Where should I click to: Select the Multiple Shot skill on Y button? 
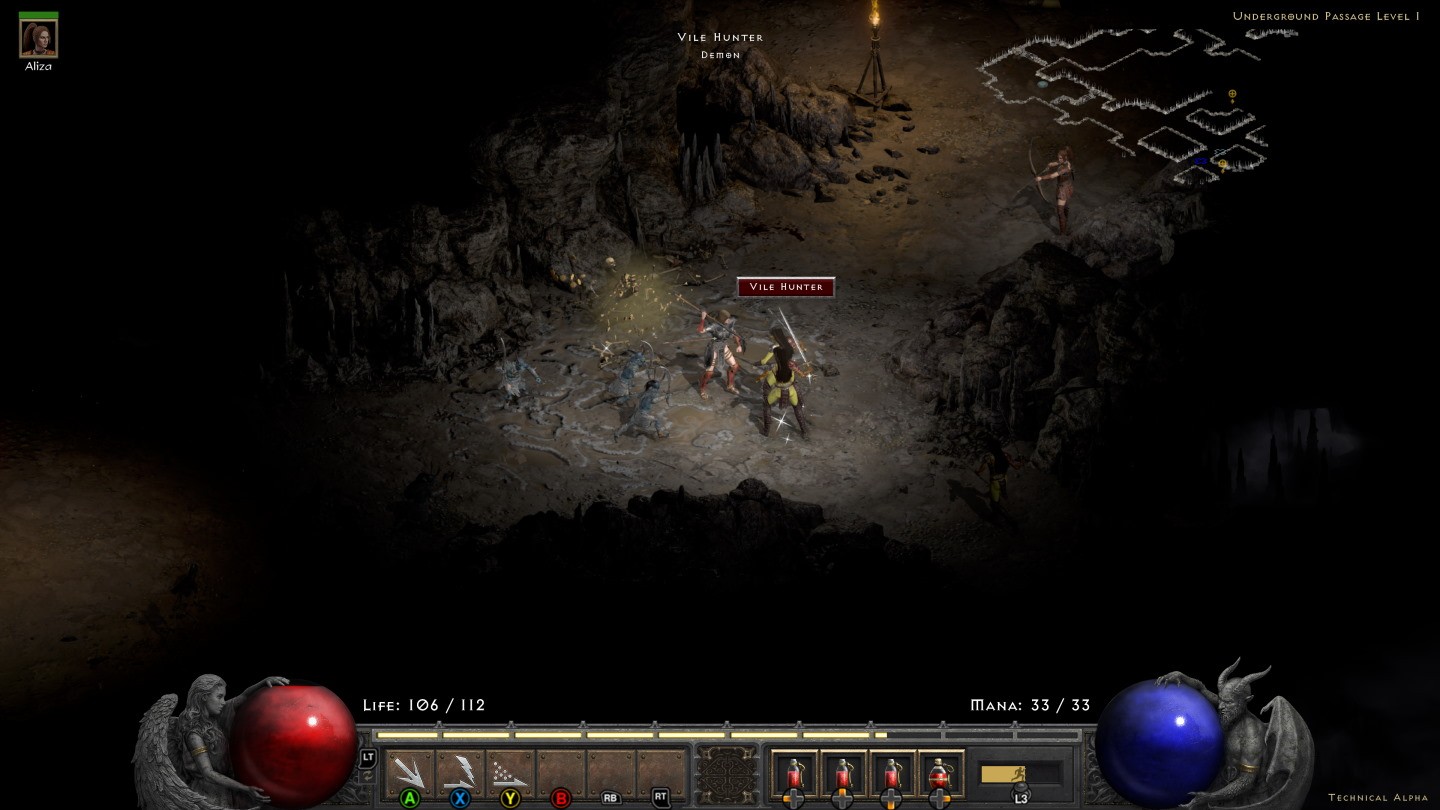509,770
